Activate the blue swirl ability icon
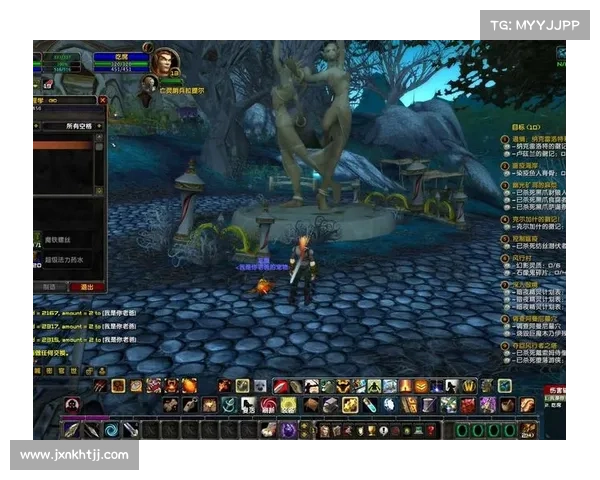This screenshot has width=600, height=480. pos(112,429)
